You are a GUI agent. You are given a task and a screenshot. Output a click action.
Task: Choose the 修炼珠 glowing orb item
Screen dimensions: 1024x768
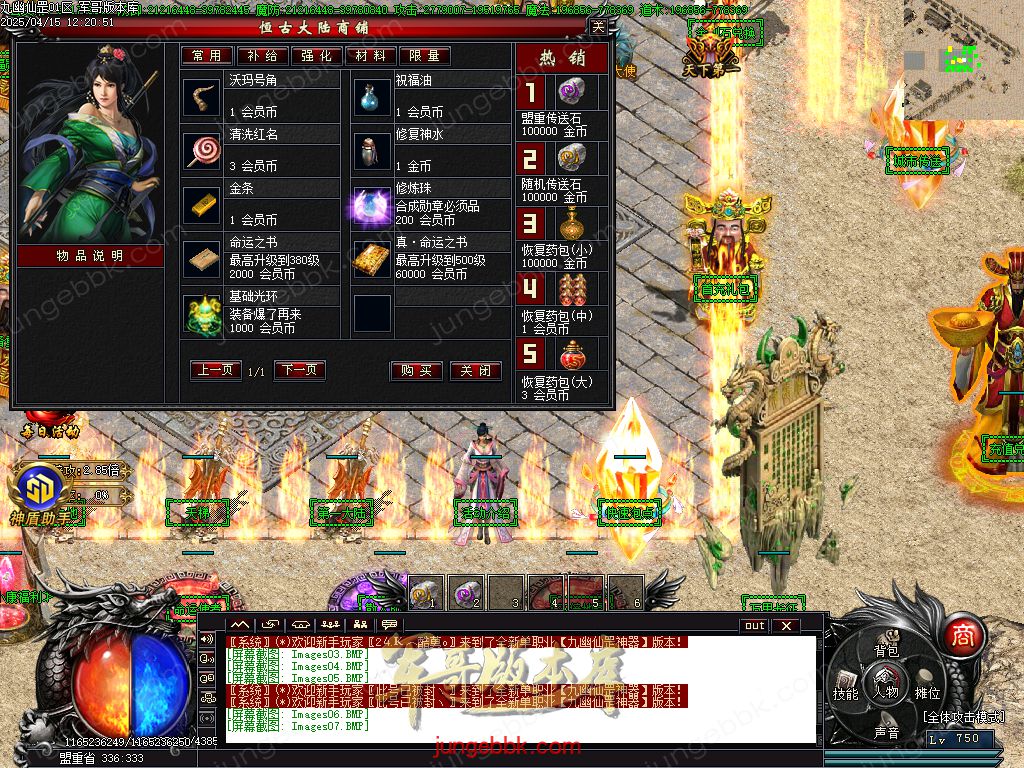pos(371,206)
